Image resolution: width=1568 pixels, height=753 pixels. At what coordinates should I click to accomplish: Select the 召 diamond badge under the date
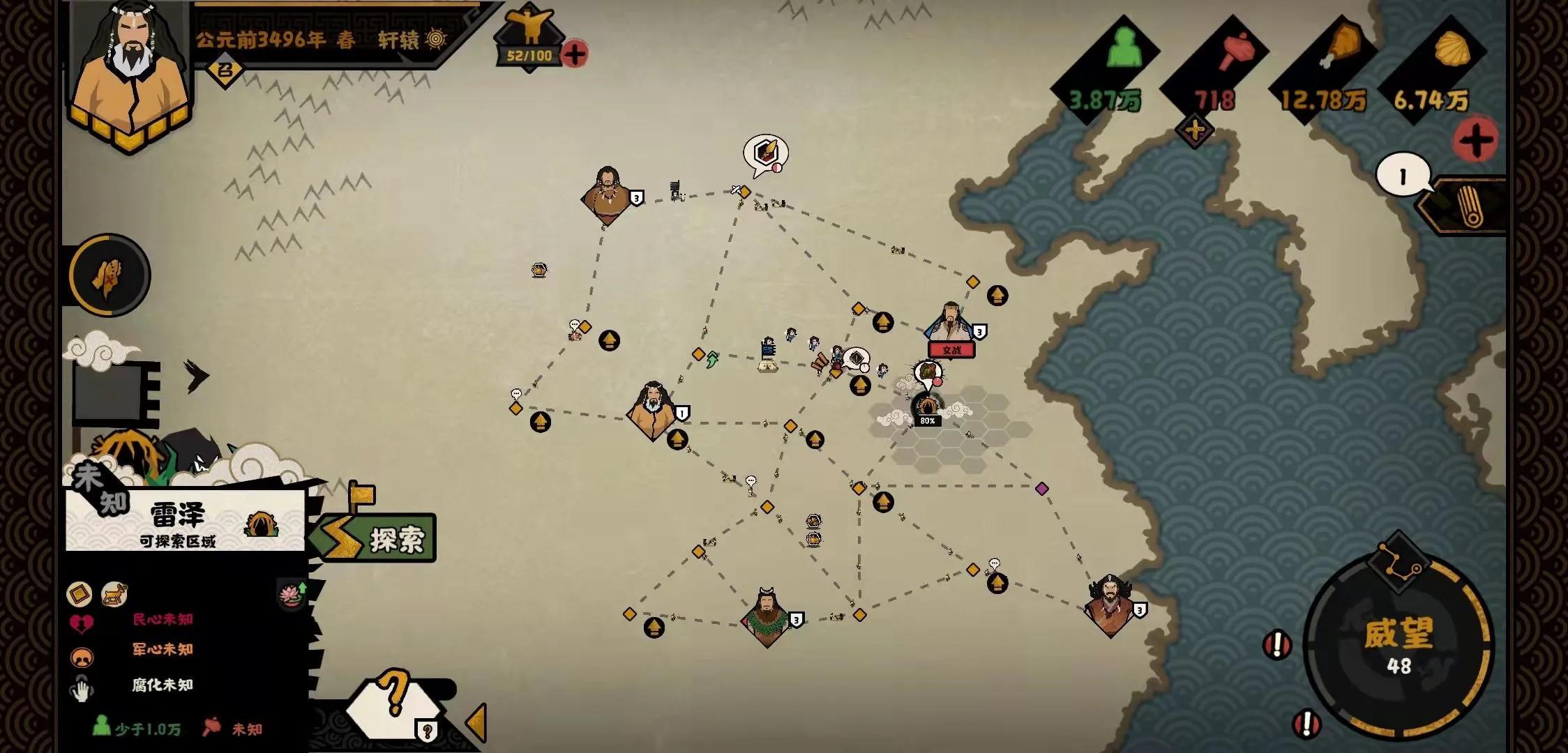pyautogui.click(x=225, y=70)
